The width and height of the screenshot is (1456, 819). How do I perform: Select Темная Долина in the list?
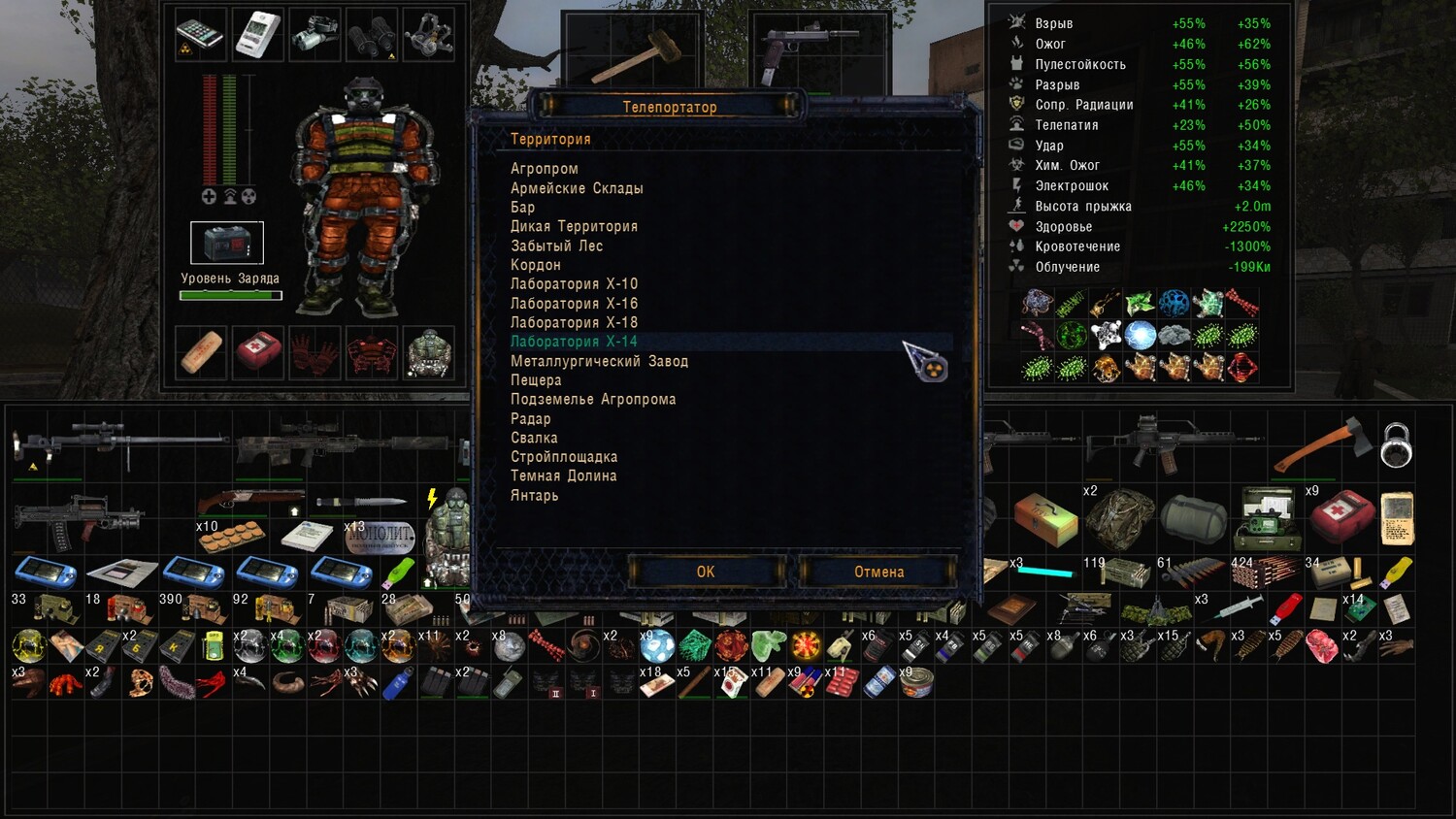(563, 475)
